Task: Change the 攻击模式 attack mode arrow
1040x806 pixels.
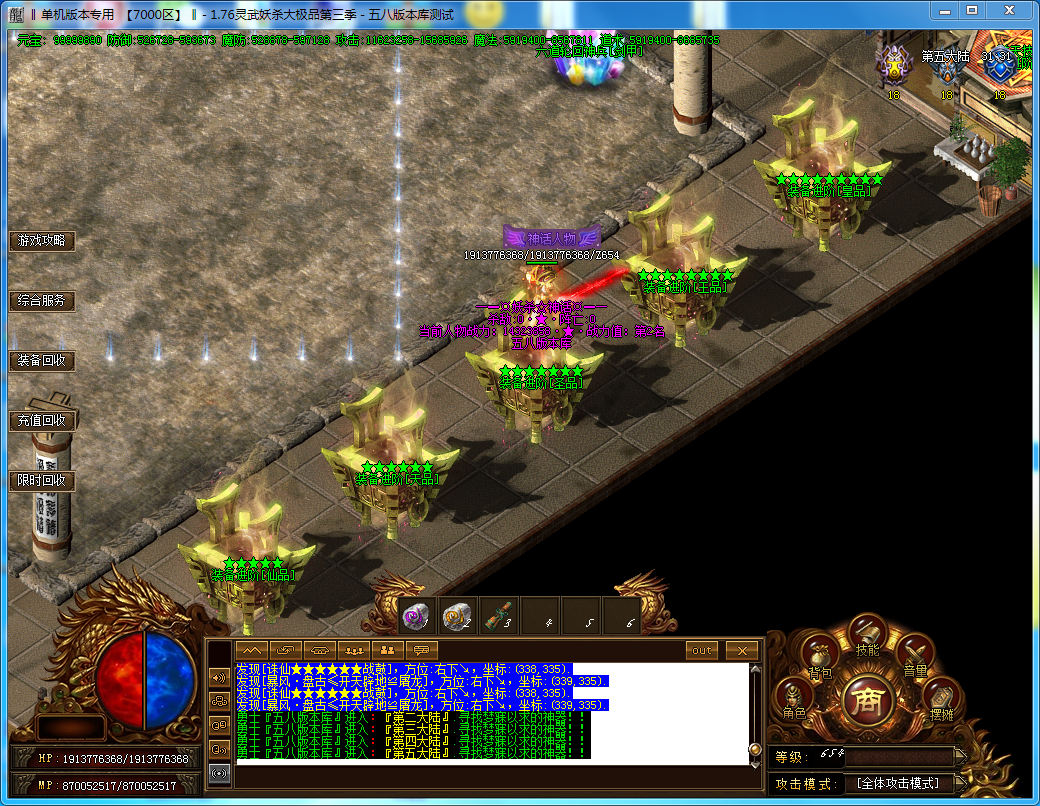Action: [x=960, y=784]
